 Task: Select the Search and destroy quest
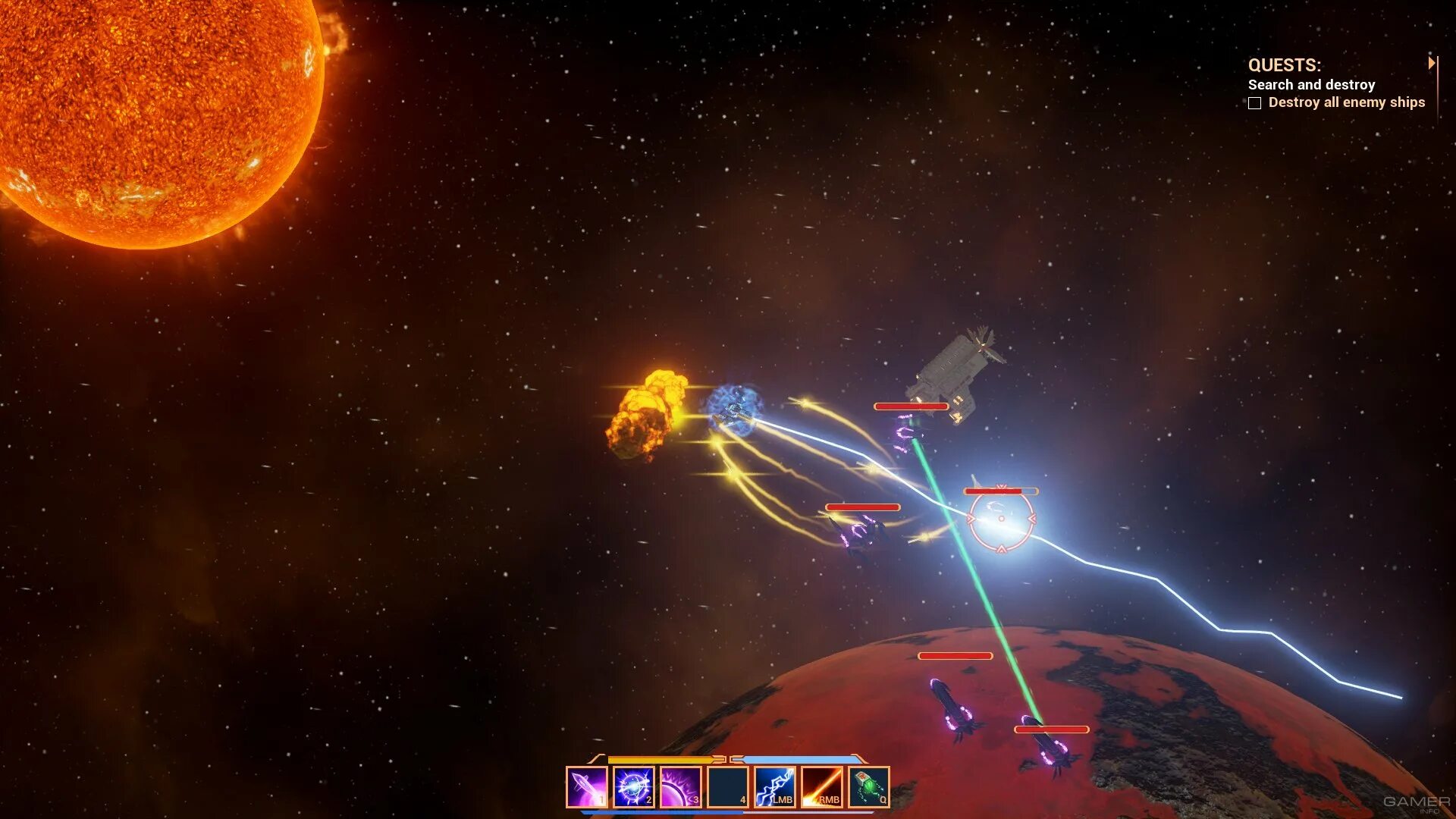pos(1311,85)
